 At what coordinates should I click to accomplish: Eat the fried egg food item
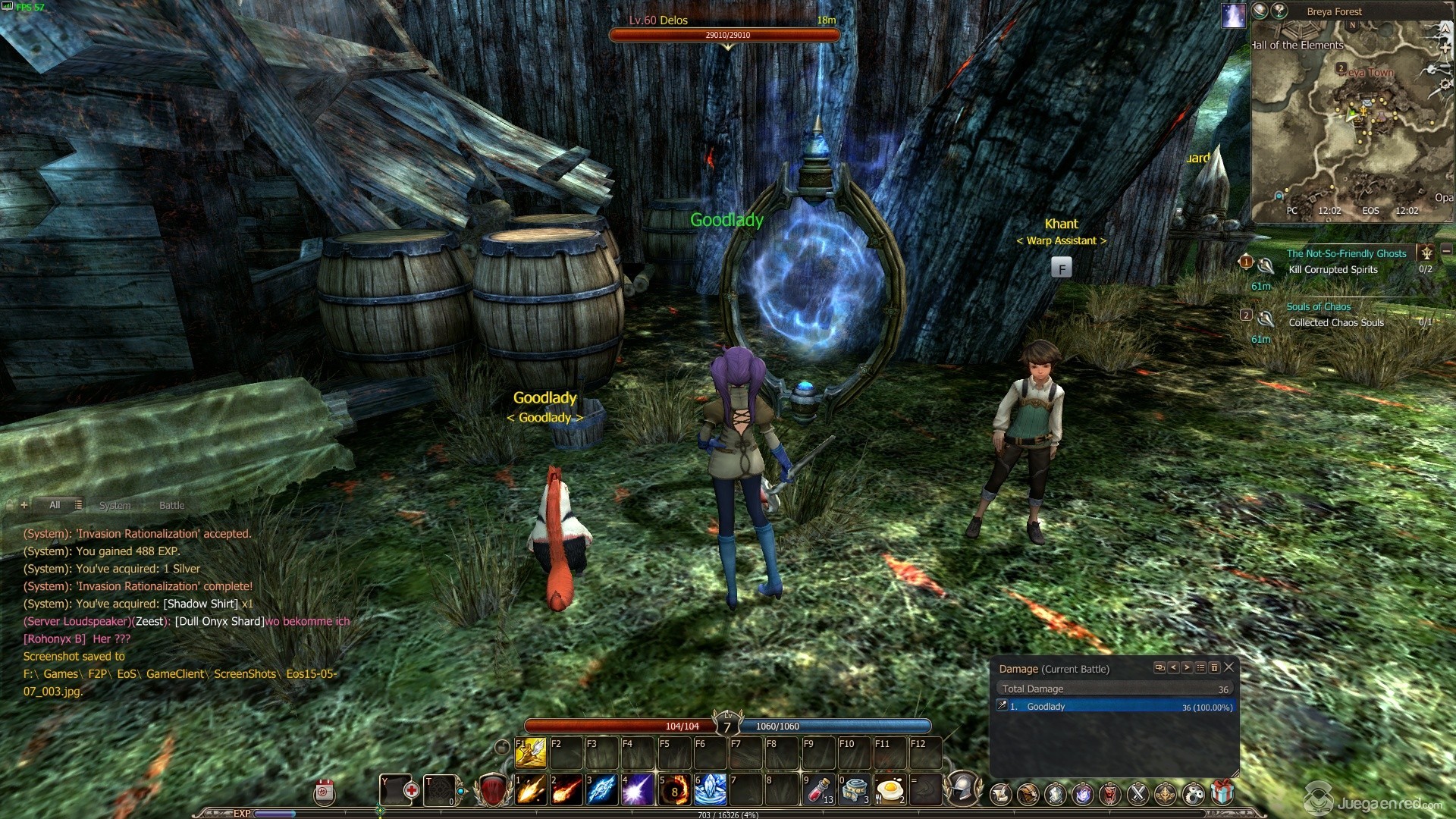890,789
